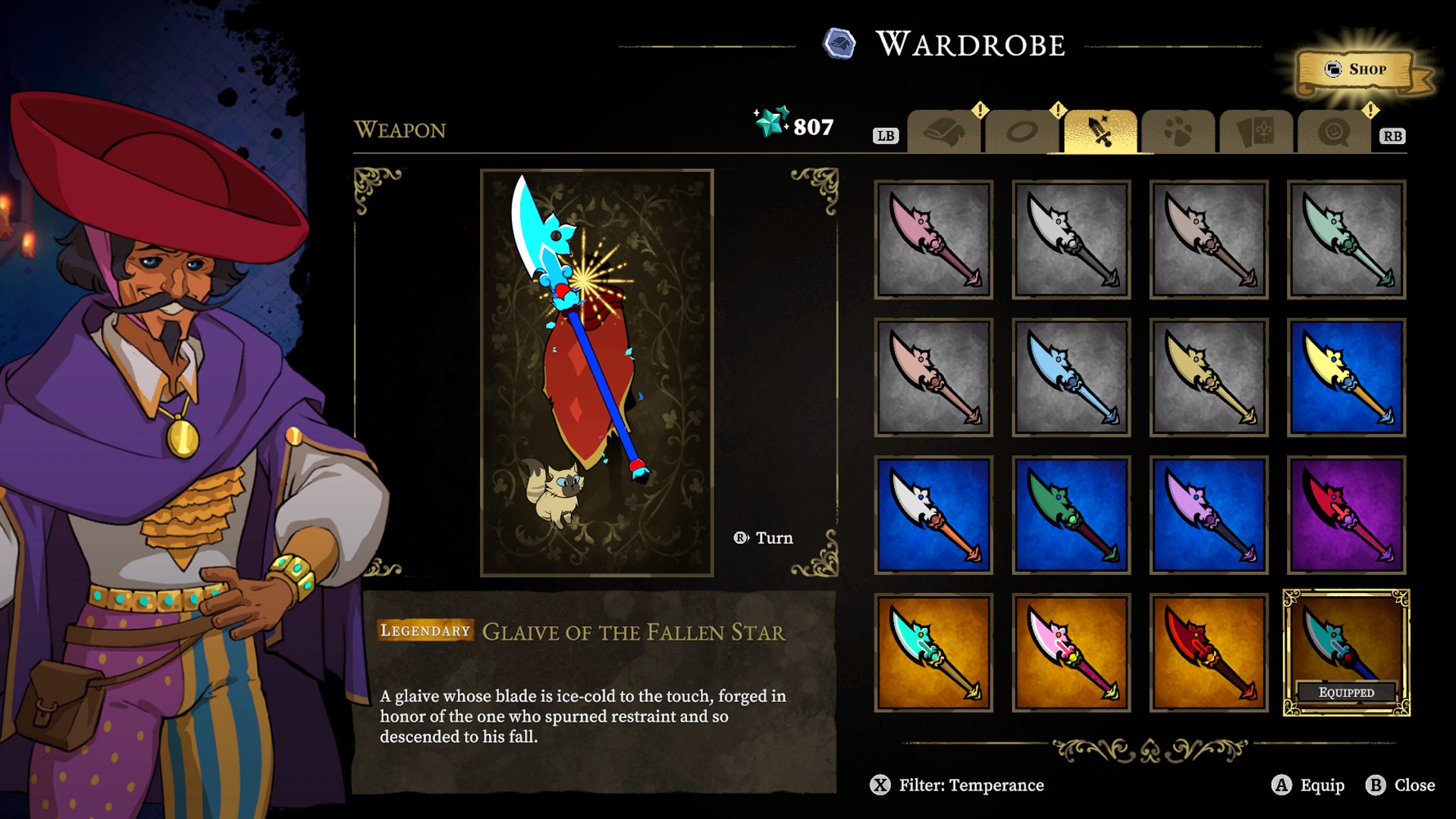The height and width of the screenshot is (819, 1456).
Task: Activate the Turn preview control
Action: coord(762,538)
